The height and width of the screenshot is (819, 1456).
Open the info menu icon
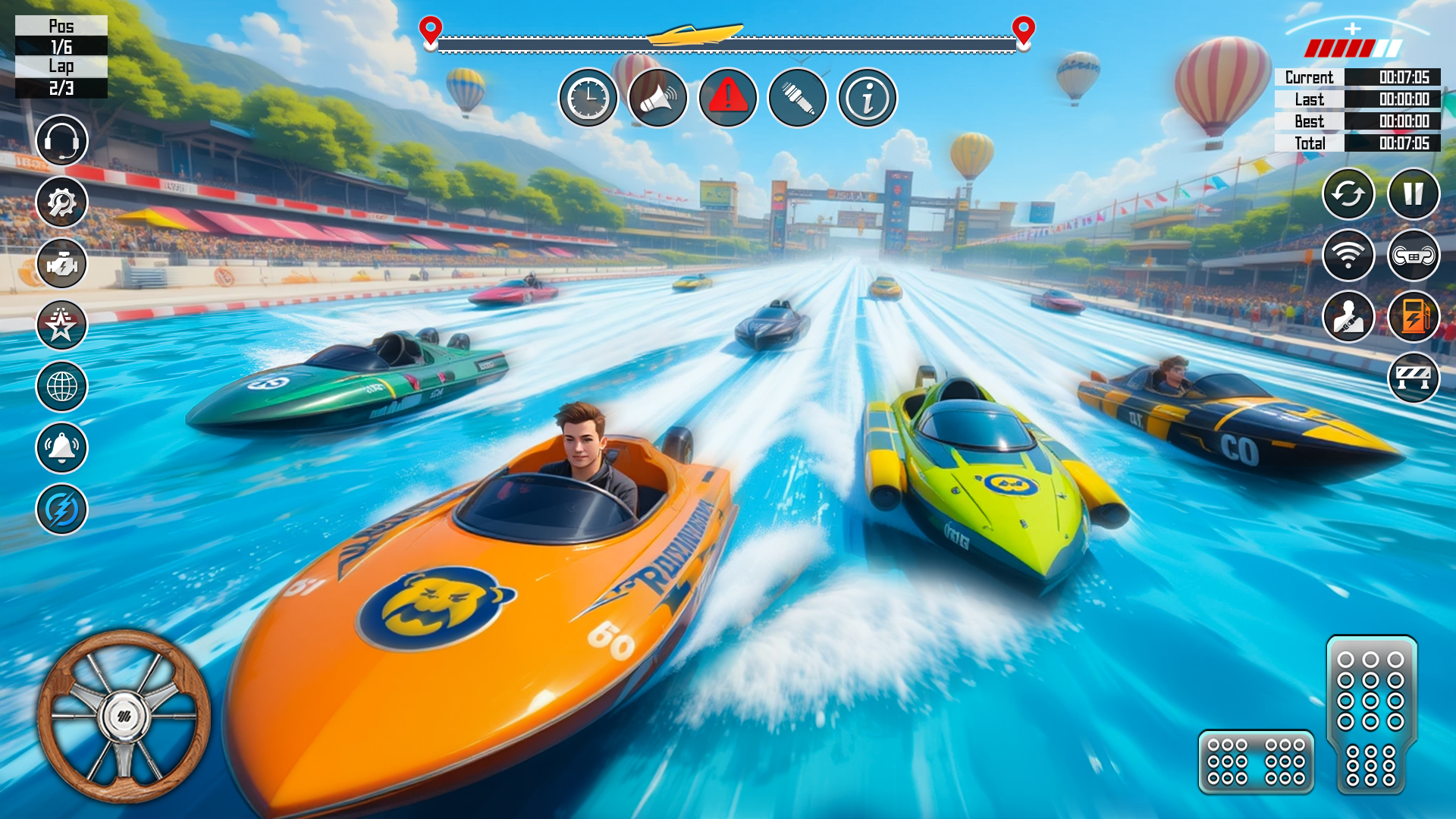[869, 98]
